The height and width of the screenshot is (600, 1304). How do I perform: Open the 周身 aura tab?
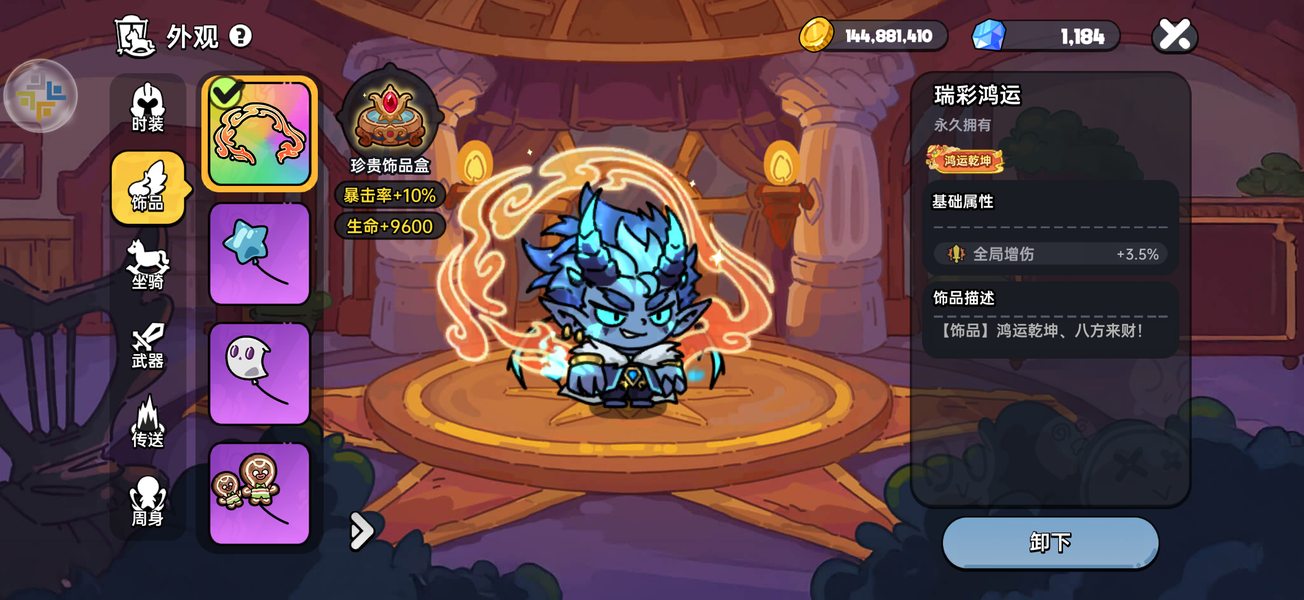click(x=147, y=502)
